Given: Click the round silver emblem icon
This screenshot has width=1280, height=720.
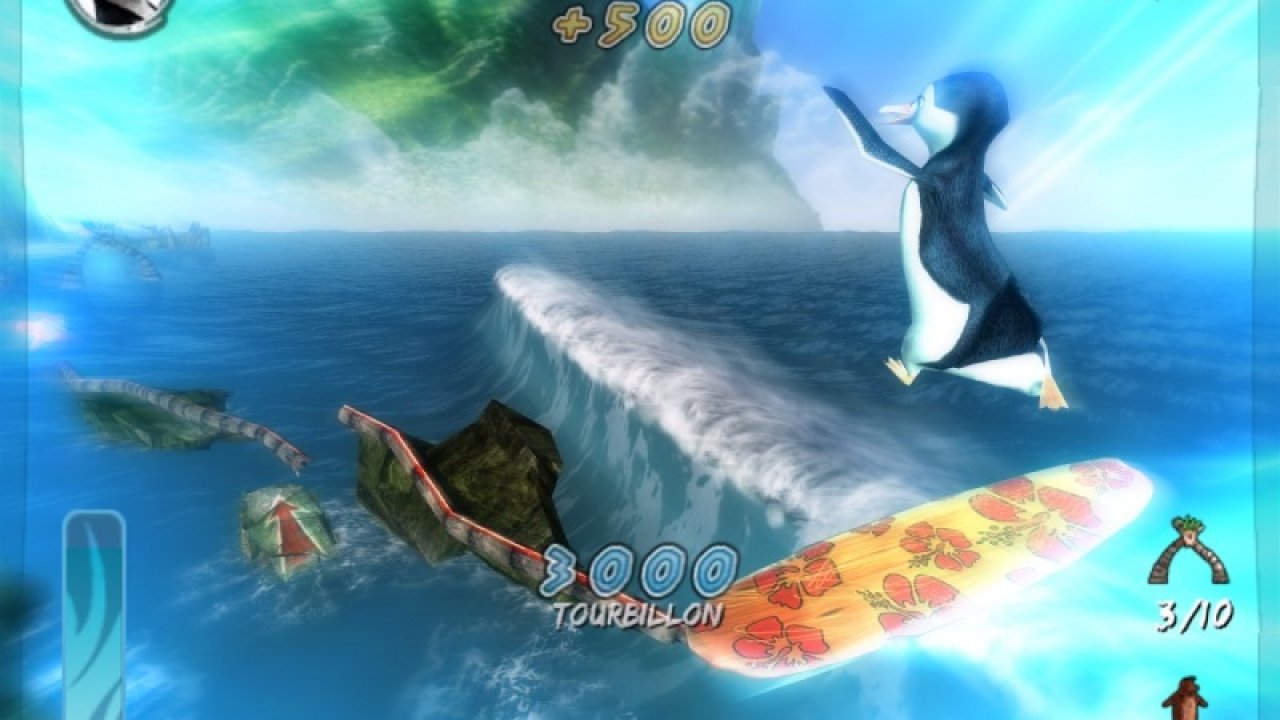Looking at the screenshot, I should pyautogui.click(x=120, y=12).
